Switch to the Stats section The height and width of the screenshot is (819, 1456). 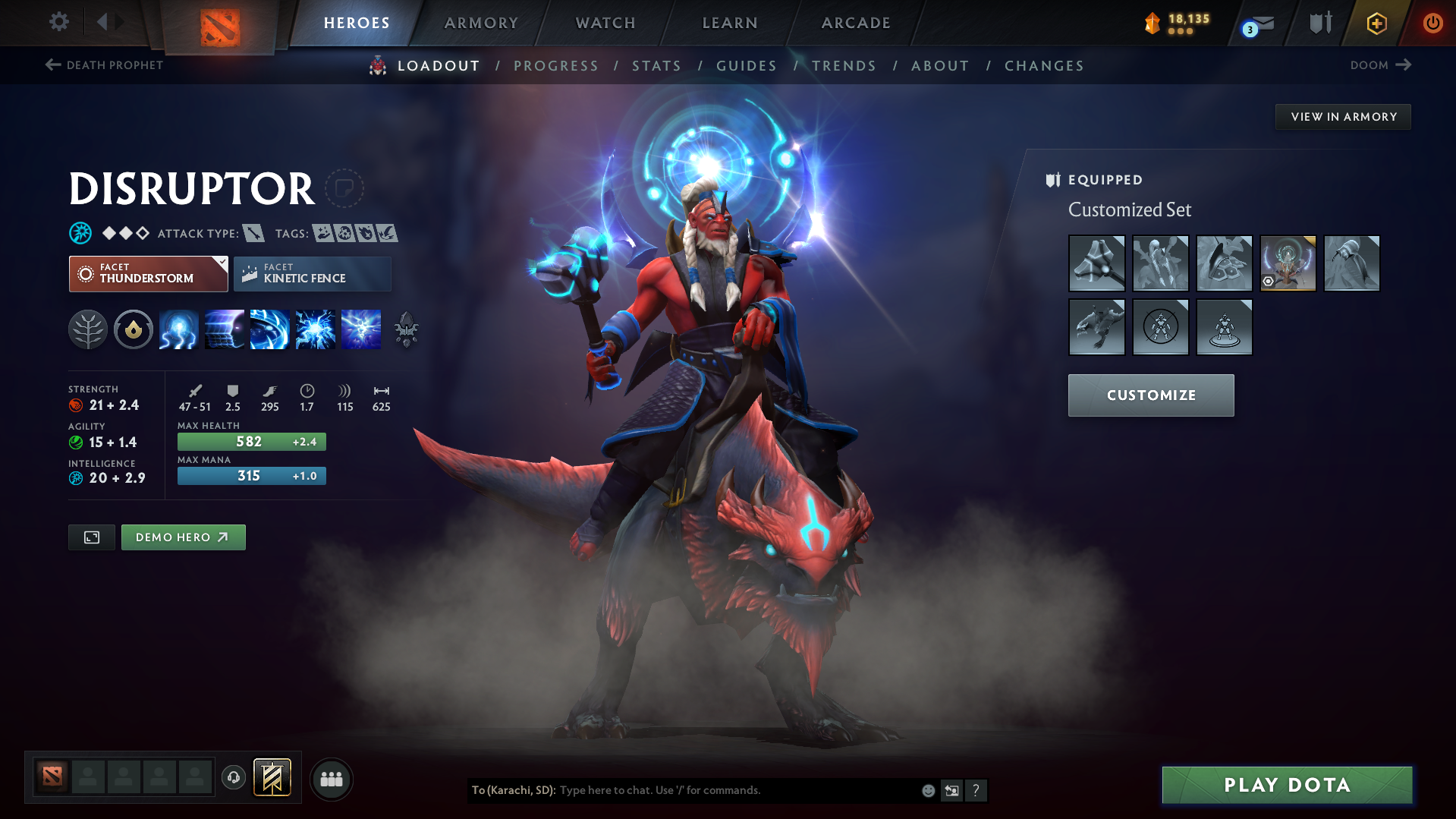(x=656, y=65)
